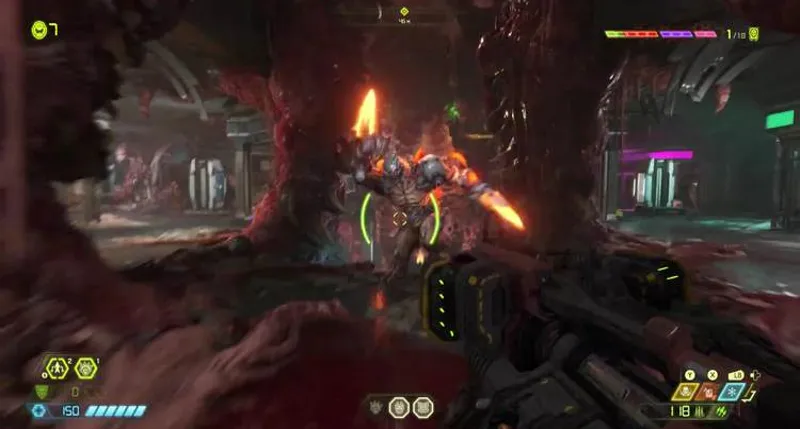
Task: Click the rightmost demon-face token at bottom center
Action: click(422, 407)
